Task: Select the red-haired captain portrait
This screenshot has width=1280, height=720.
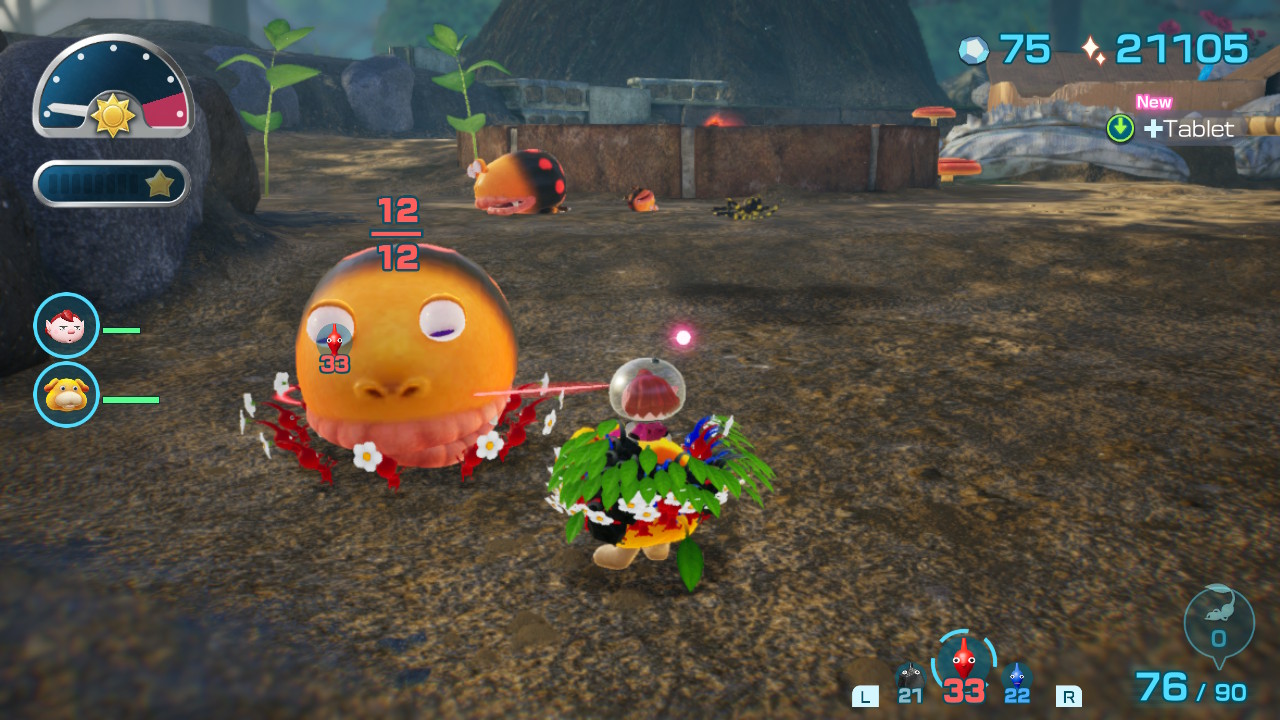Action: point(66,325)
